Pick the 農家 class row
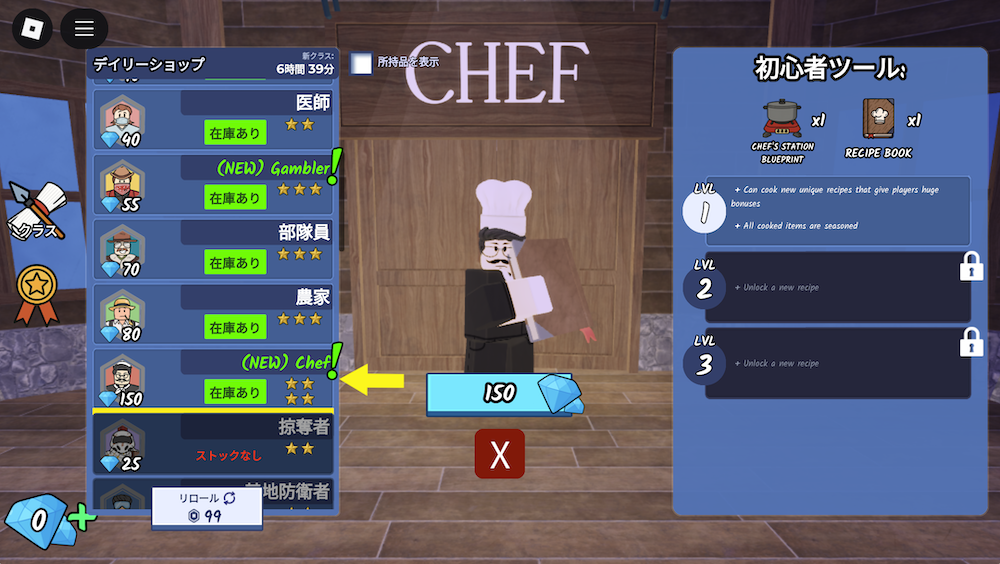 click(x=215, y=314)
